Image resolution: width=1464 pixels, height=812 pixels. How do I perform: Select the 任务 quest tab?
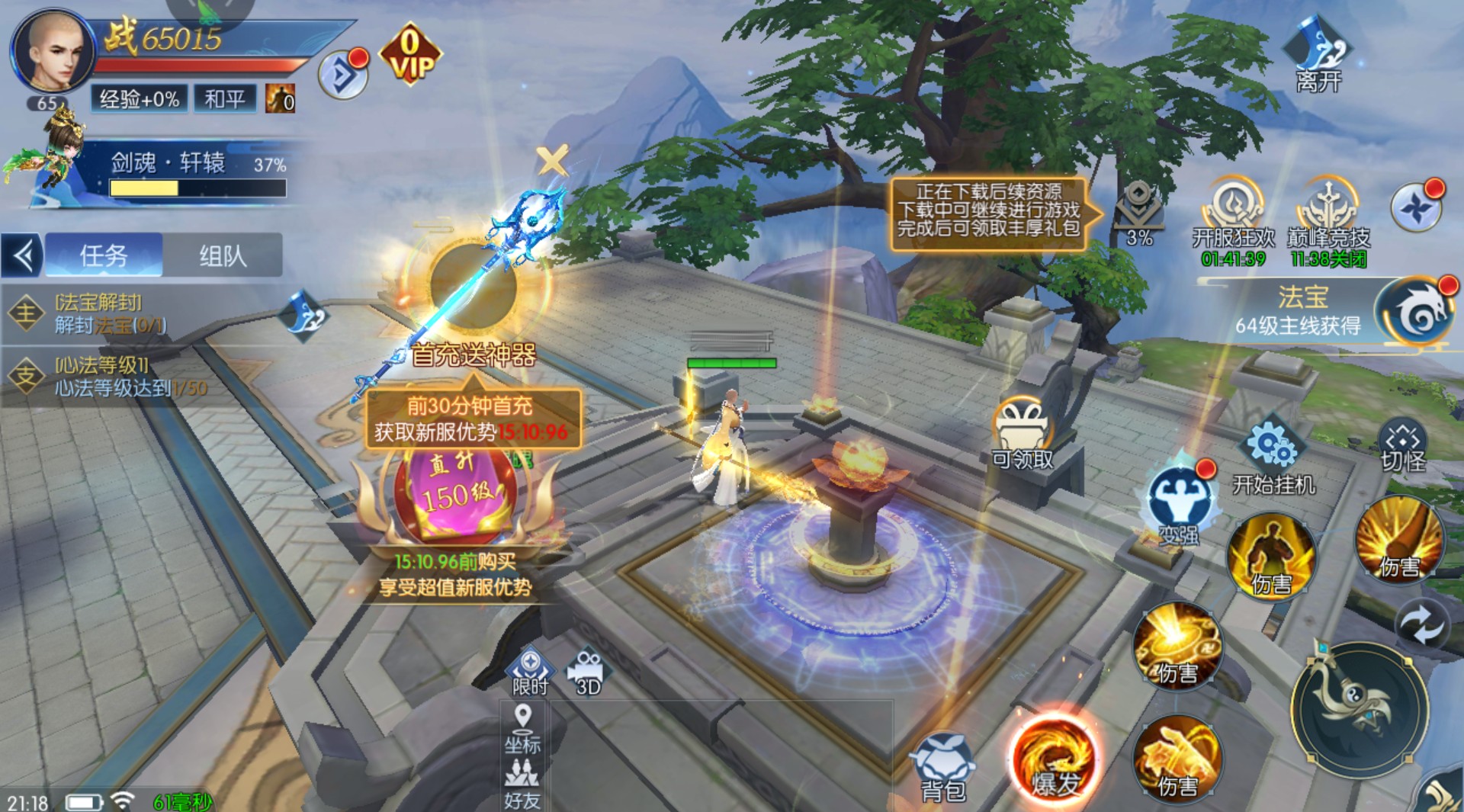tap(104, 255)
